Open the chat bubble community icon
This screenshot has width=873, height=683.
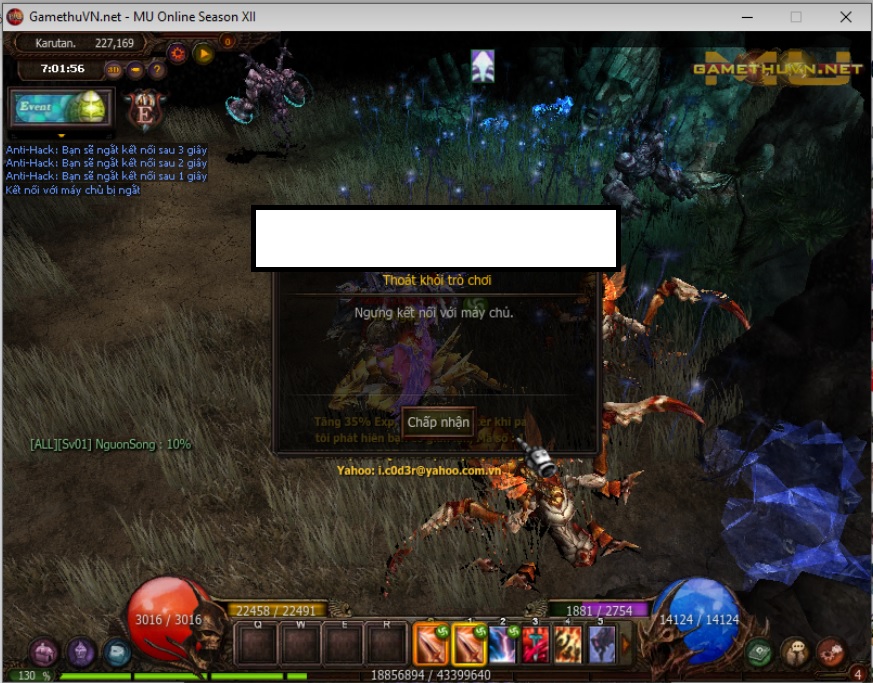795,652
